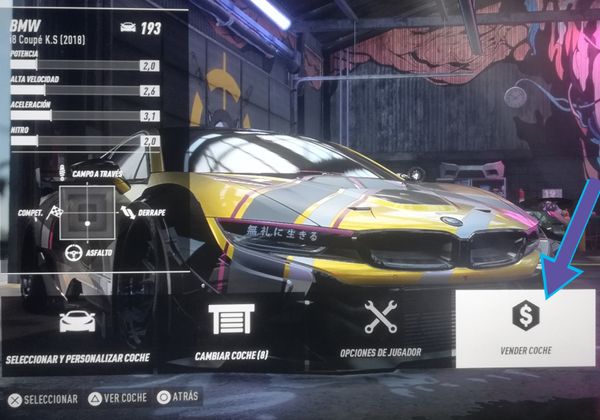Click the Vender Coche tile
Viewport: 600px width, 420px height.
[525, 327]
